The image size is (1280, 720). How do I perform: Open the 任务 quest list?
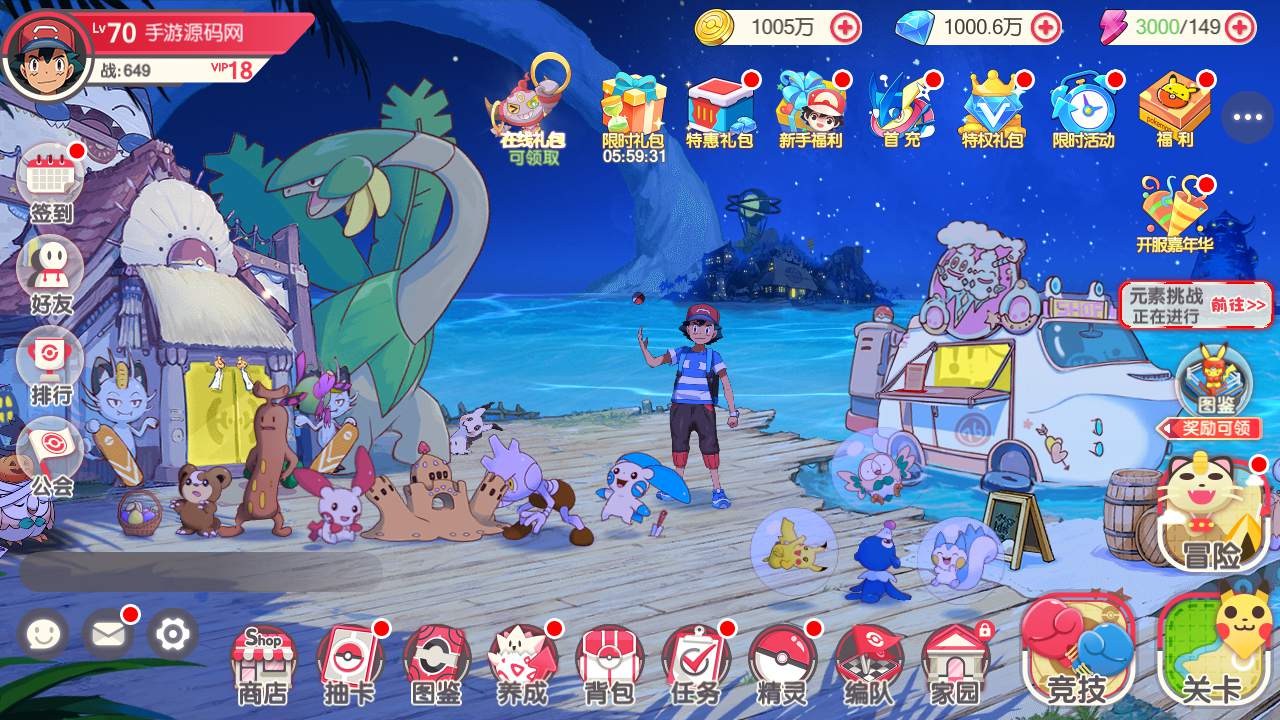coord(696,661)
